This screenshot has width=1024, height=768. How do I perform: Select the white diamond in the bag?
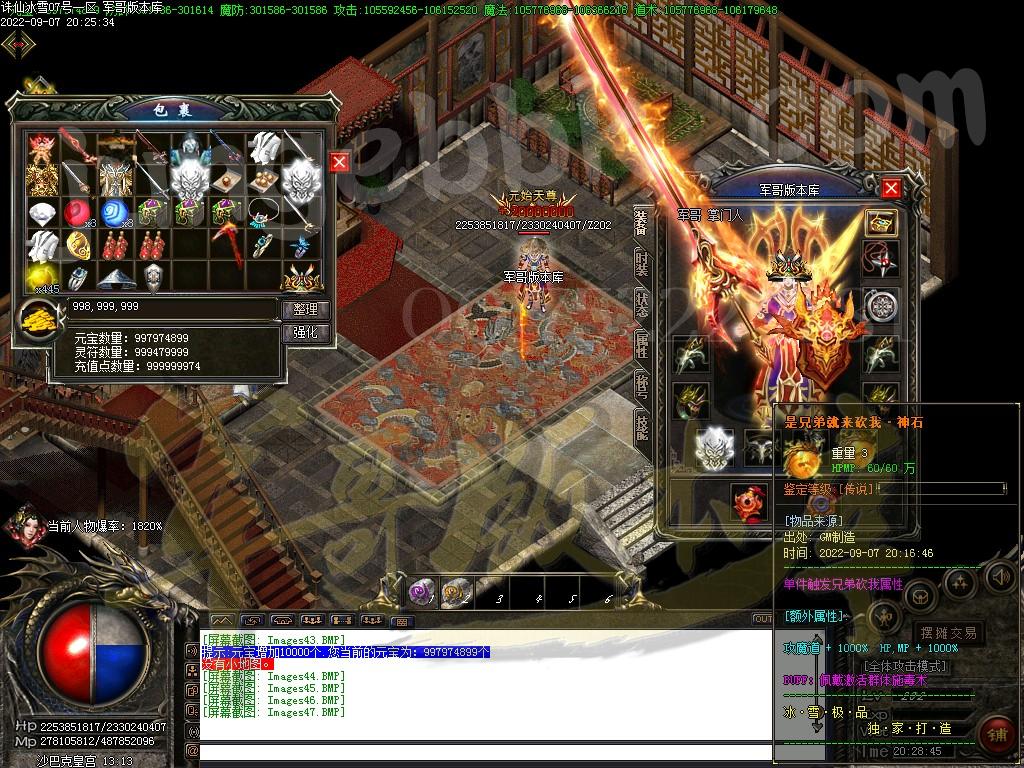41,213
